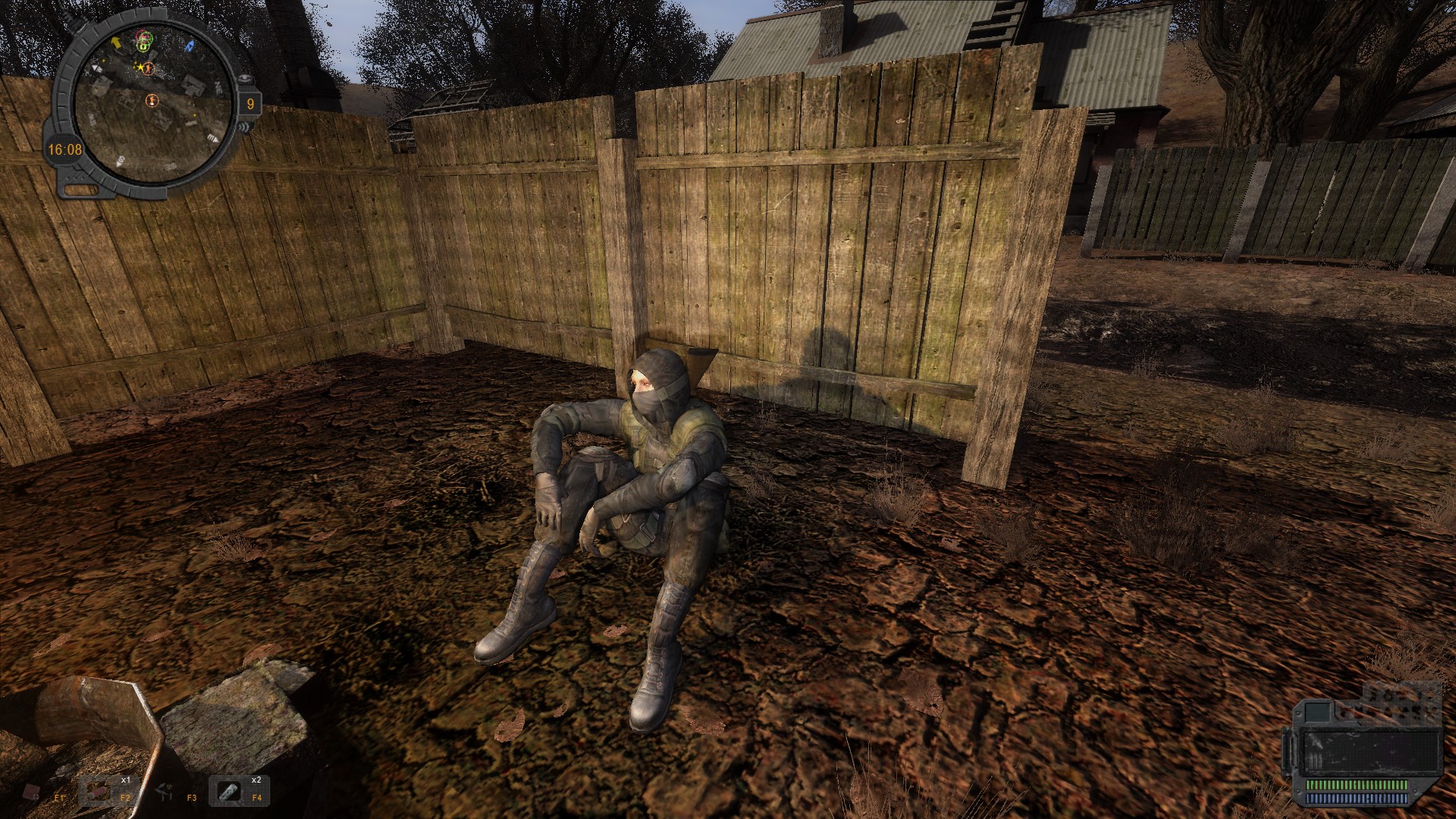Click the x2 count label on the F4 slot
The width and height of the screenshot is (1456, 819).
(256, 780)
